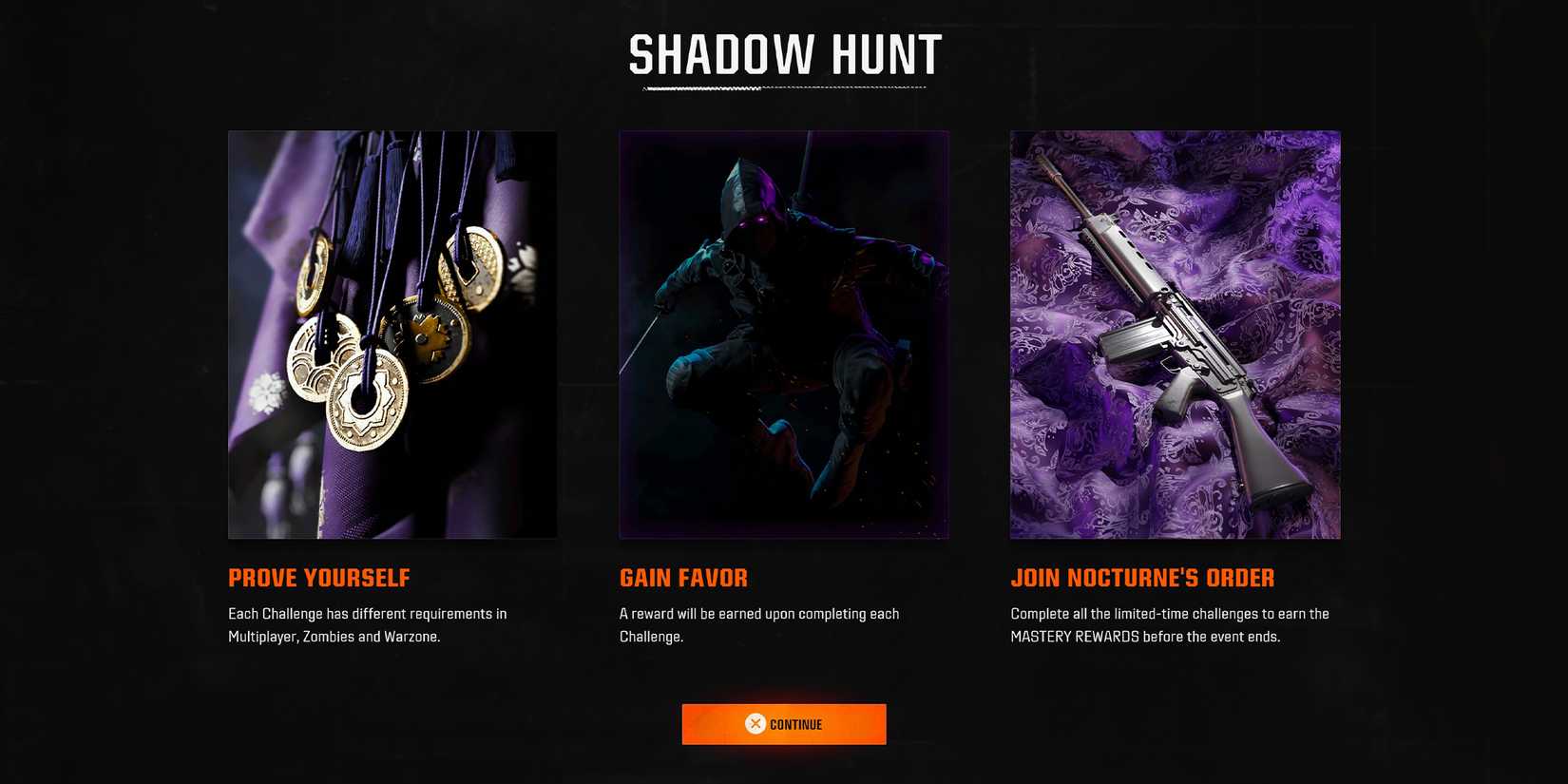Click the underline beneath SHADOW HUNT
This screenshot has height=784, width=1568.
[x=783, y=87]
